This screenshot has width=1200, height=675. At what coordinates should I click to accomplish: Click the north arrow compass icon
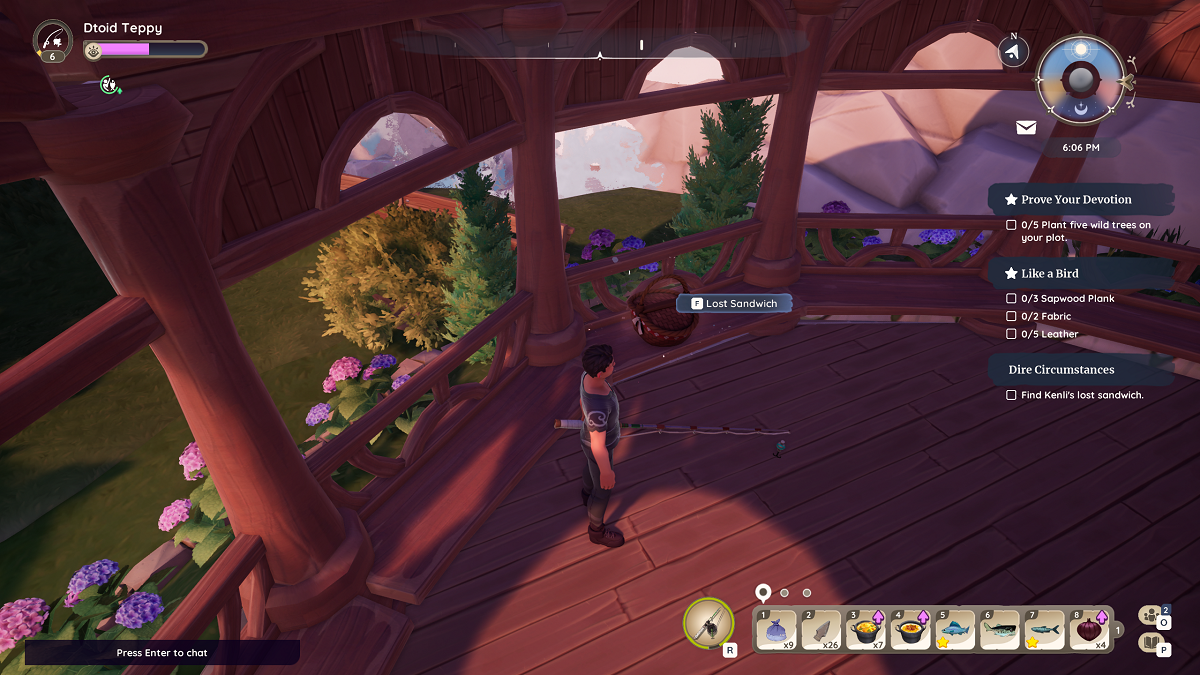(1014, 52)
